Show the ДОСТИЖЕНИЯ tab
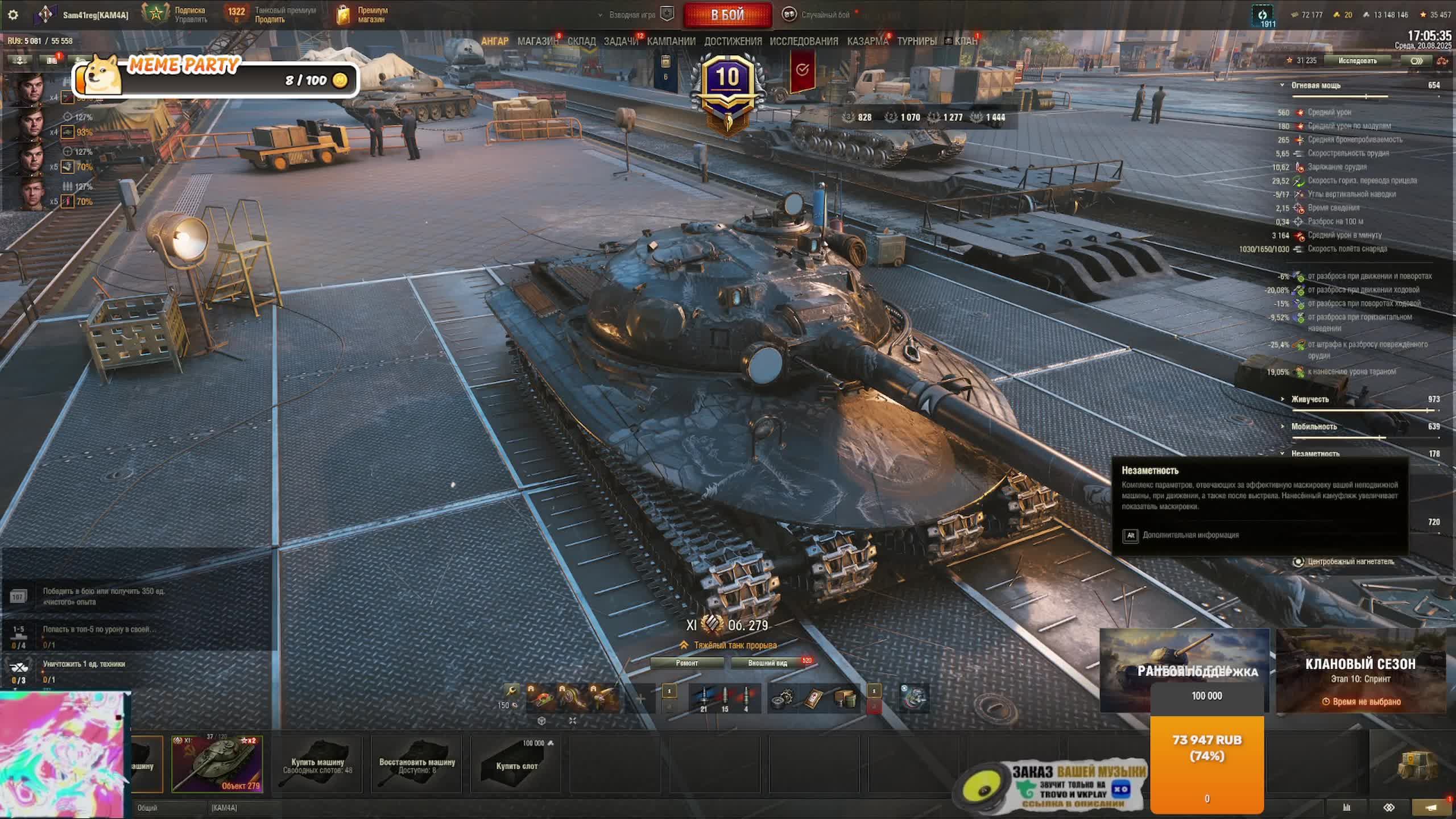Screen dimensions: 1456x819 733,41
